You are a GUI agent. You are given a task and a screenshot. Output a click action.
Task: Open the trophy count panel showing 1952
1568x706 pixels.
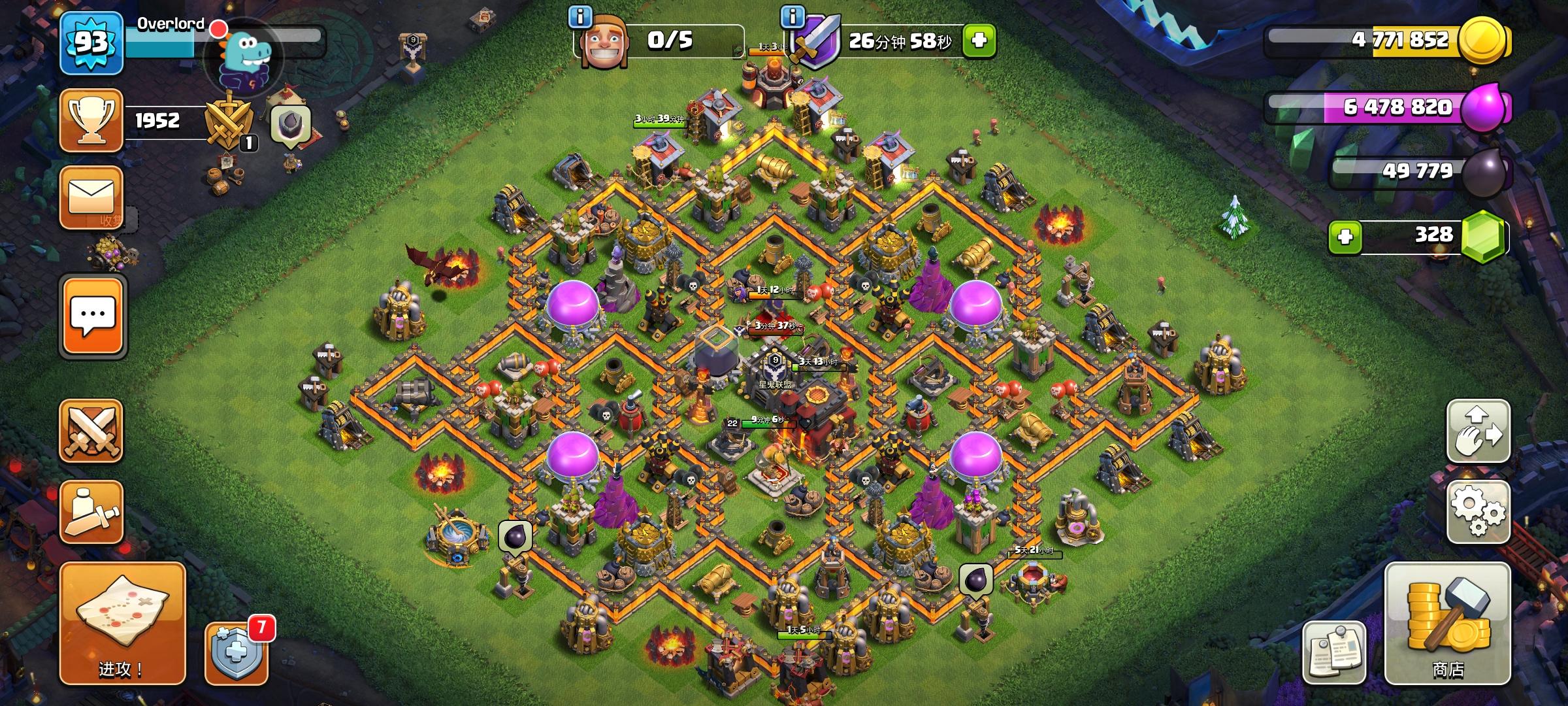click(90, 121)
